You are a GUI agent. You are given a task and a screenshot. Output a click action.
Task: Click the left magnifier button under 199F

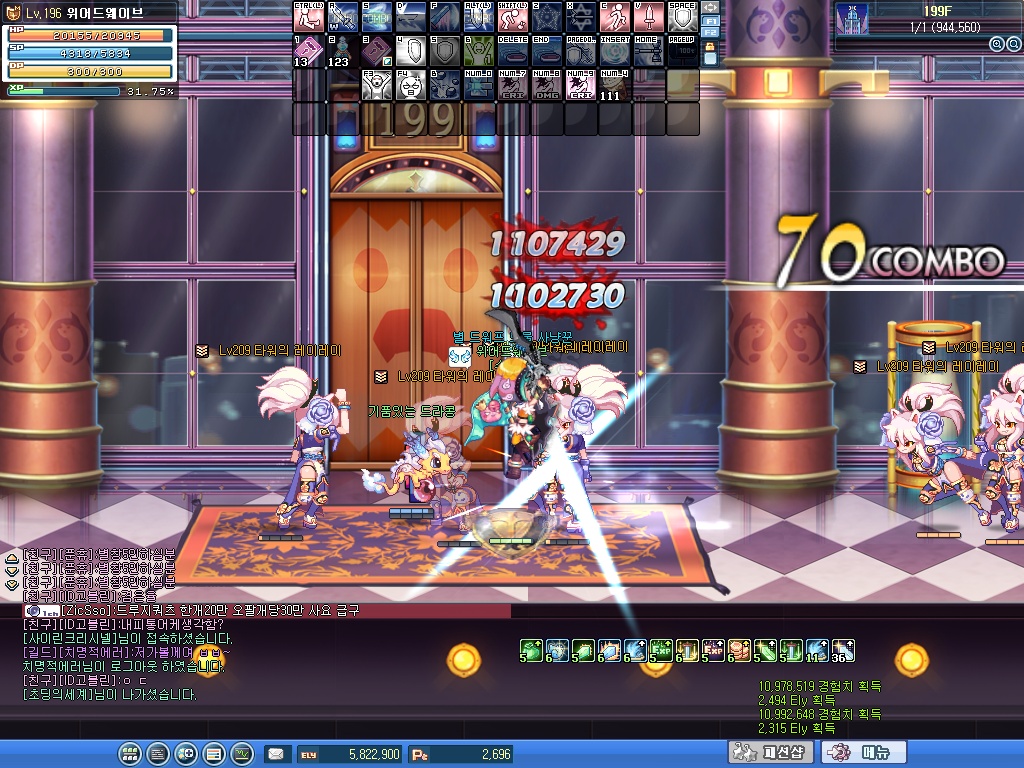(996, 44)
